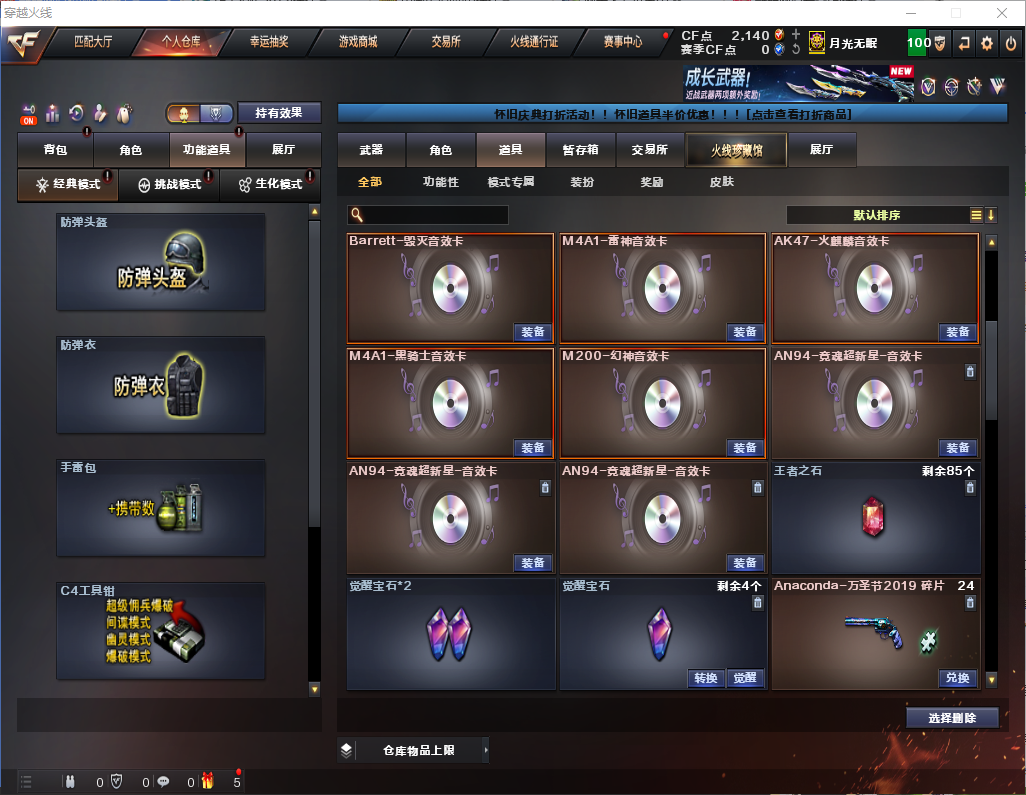Switch to 生化模式 mode tab
The height and width of the screenshot is (795, 1026).
pyautogui.click(x=270, y=184)
